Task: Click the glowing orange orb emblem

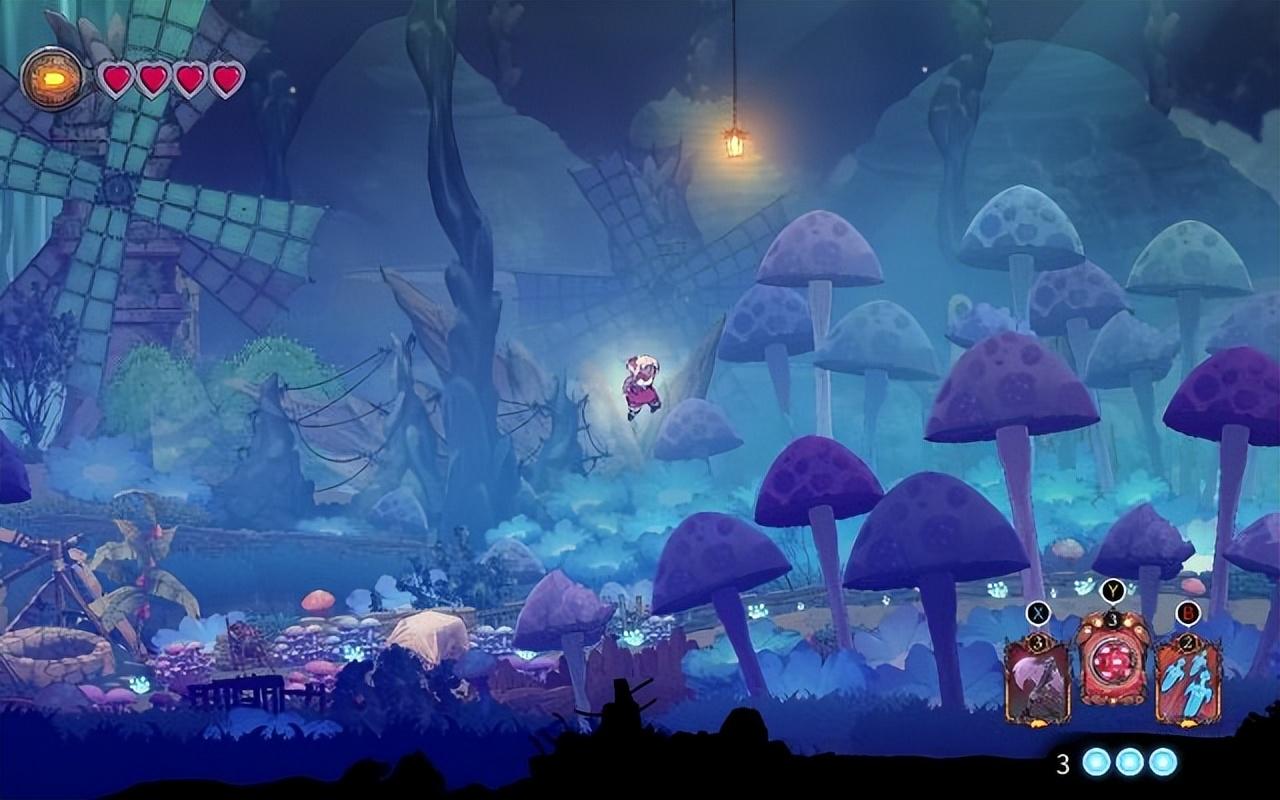Action: 52,78
